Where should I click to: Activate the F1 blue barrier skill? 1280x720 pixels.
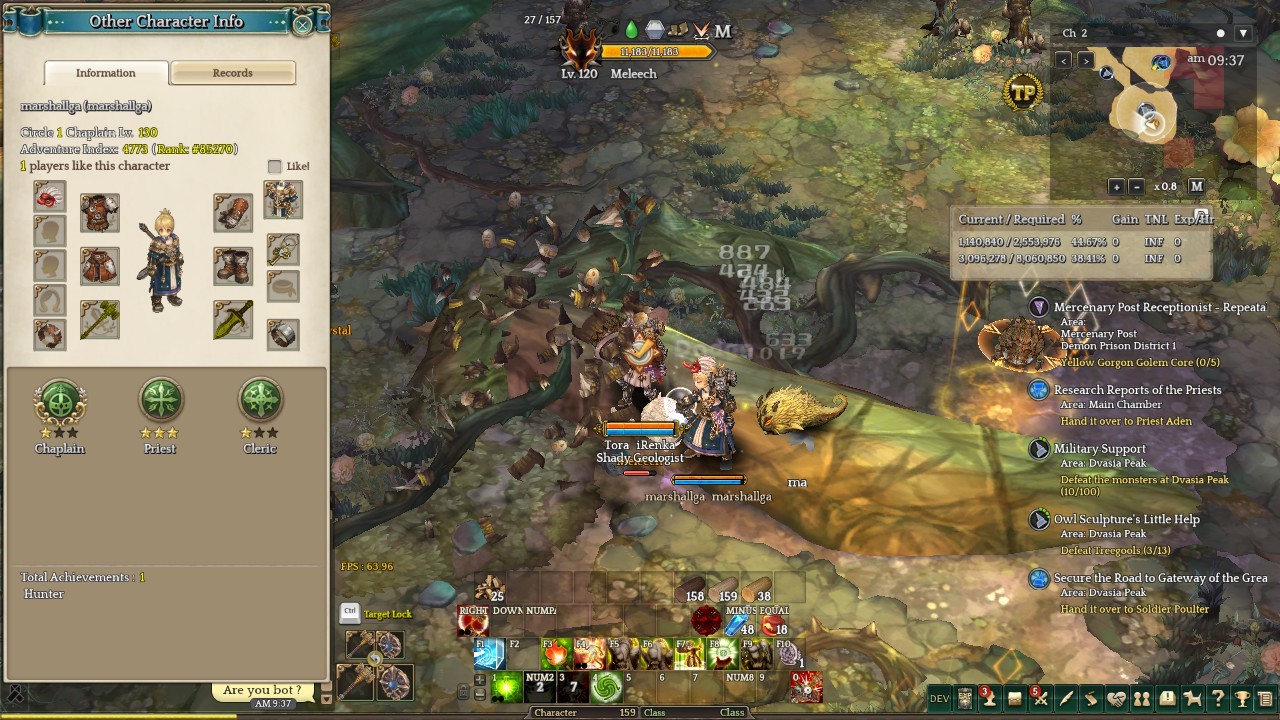pyautogui.click(x=489, y=654)
